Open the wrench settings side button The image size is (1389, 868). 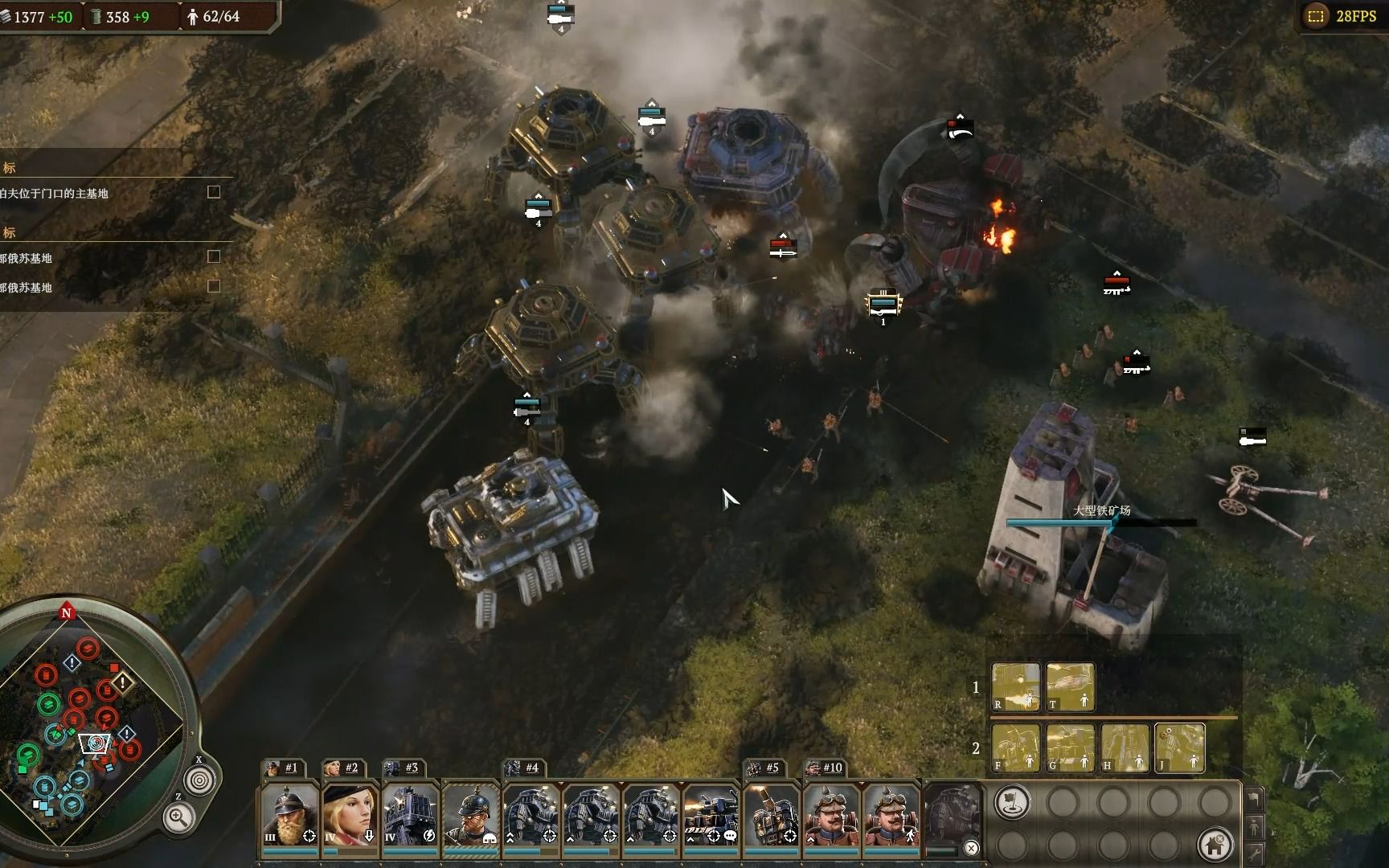pyautogui.click(x=1254, y=854)
